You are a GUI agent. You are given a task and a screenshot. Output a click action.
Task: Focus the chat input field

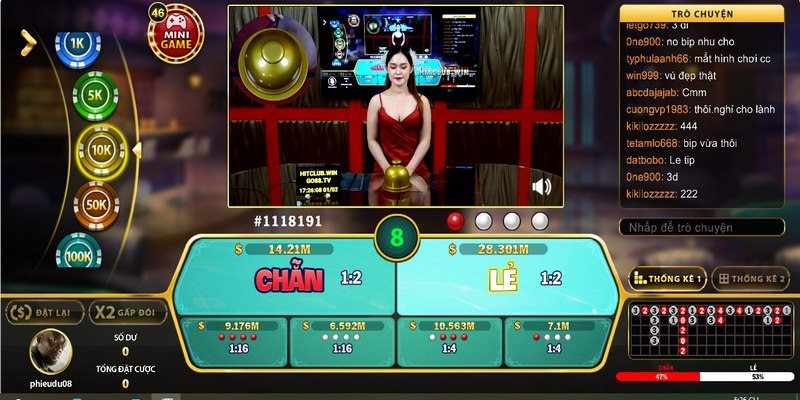coord(701,228)
